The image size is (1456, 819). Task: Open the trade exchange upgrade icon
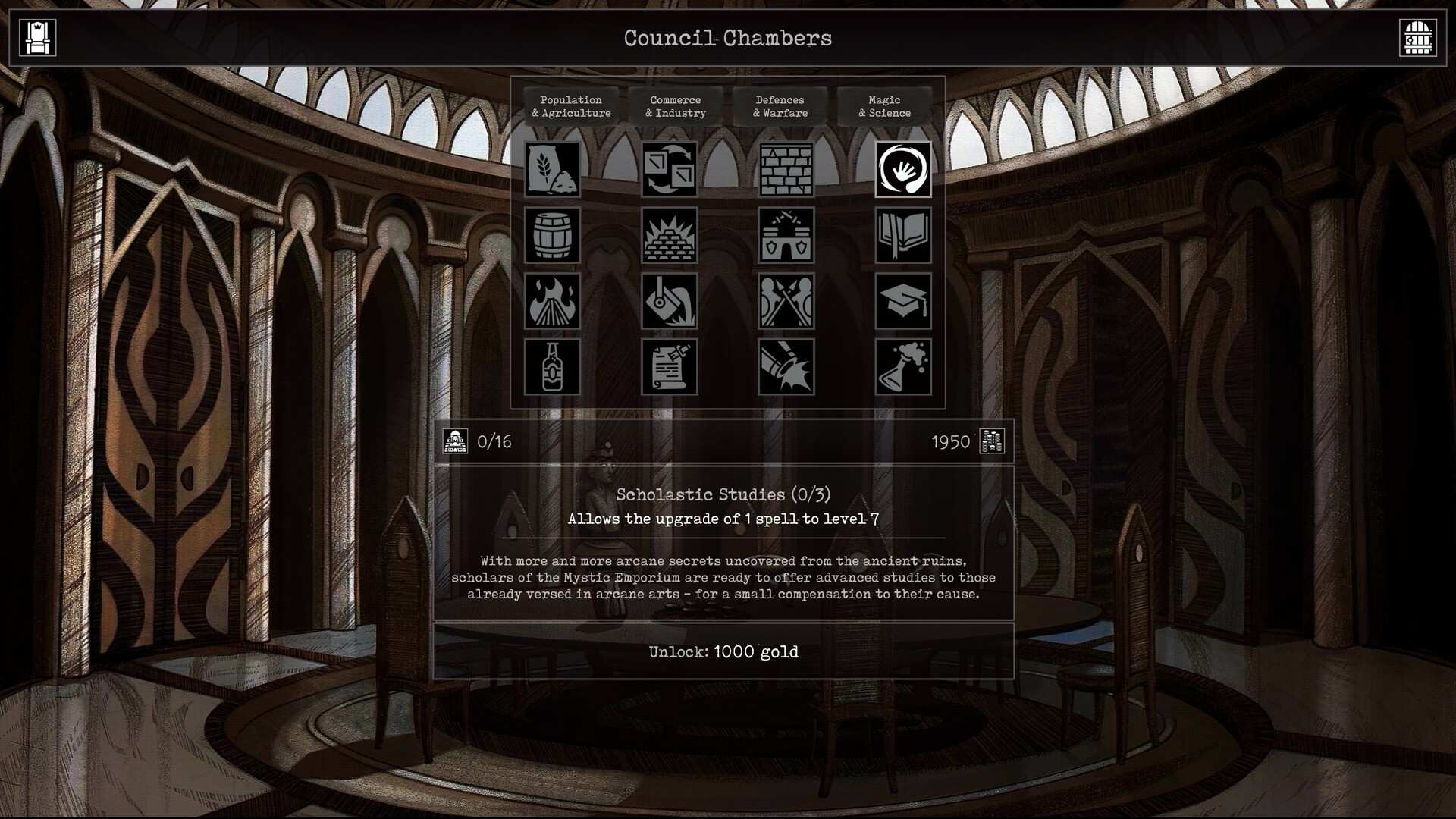tap(669, 170)
